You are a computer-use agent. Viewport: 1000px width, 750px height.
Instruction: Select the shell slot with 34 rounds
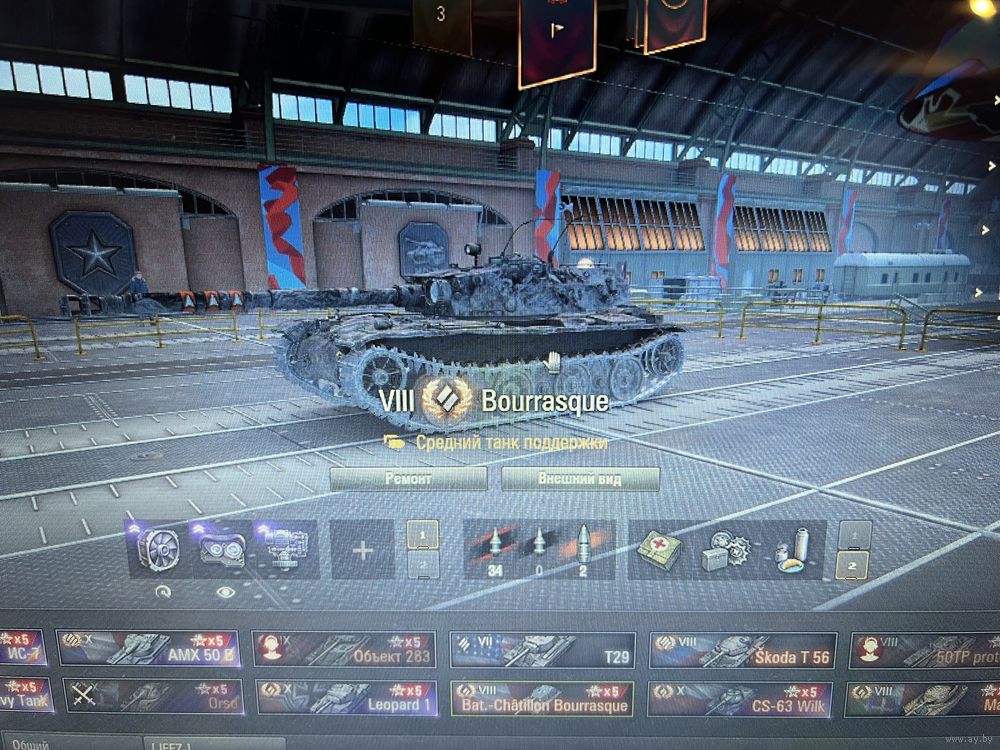point(495,550)
